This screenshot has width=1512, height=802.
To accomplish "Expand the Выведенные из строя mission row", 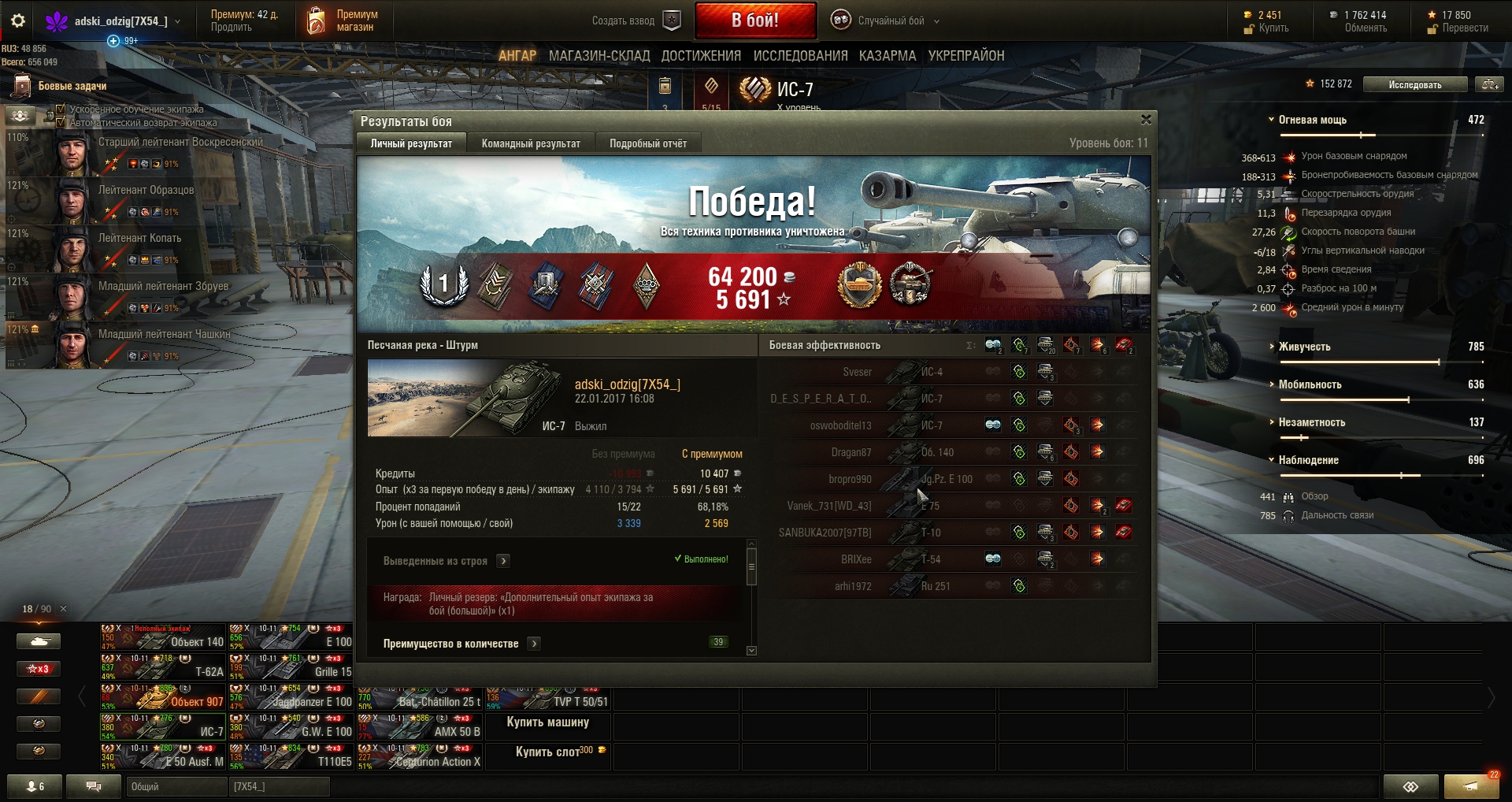I will click(x=504, y=561).
